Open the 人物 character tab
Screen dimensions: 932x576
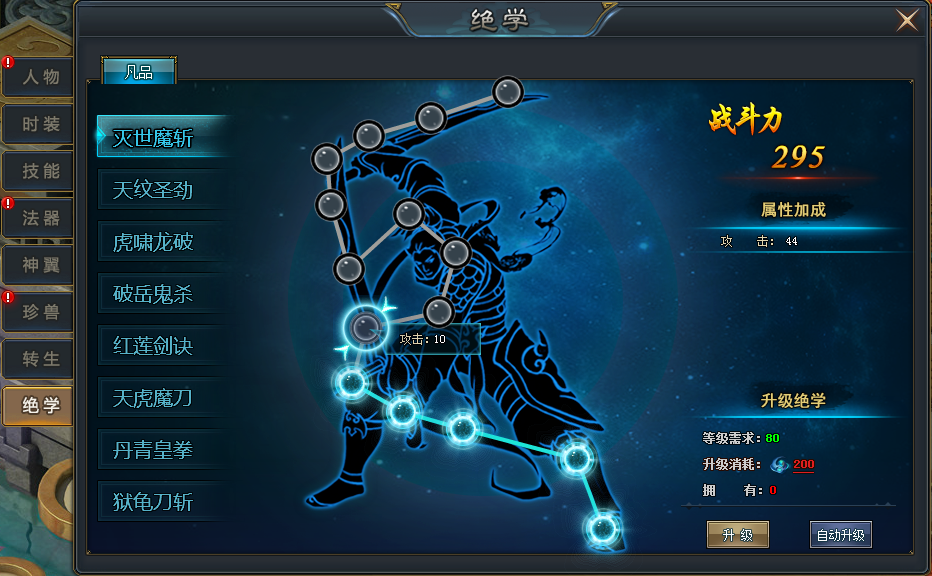click(38, 76)
